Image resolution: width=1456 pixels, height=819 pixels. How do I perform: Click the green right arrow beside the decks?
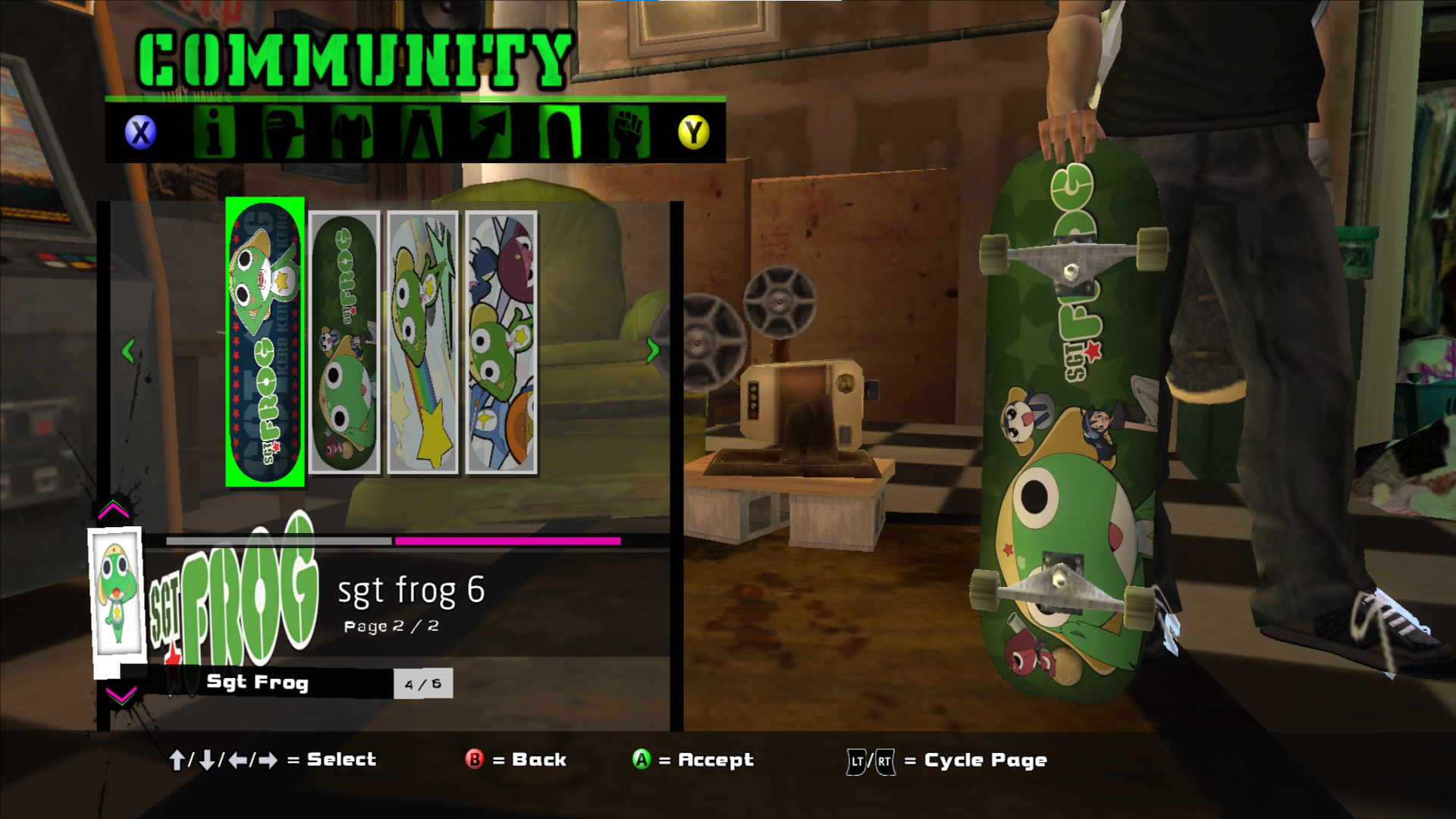tap(652, 350)
